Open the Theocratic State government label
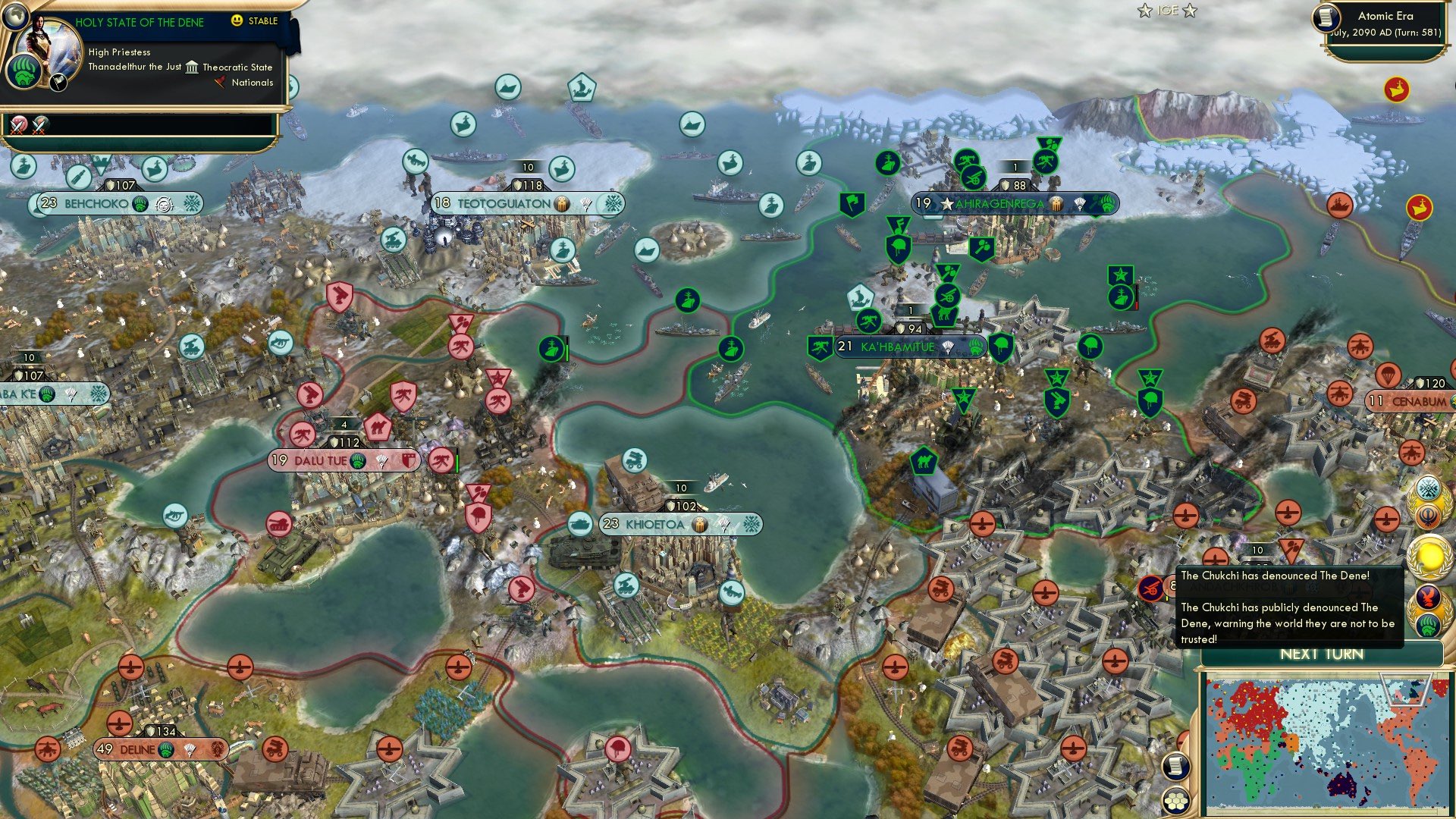This screenshot has height=819, width=1456. [237, 67]
